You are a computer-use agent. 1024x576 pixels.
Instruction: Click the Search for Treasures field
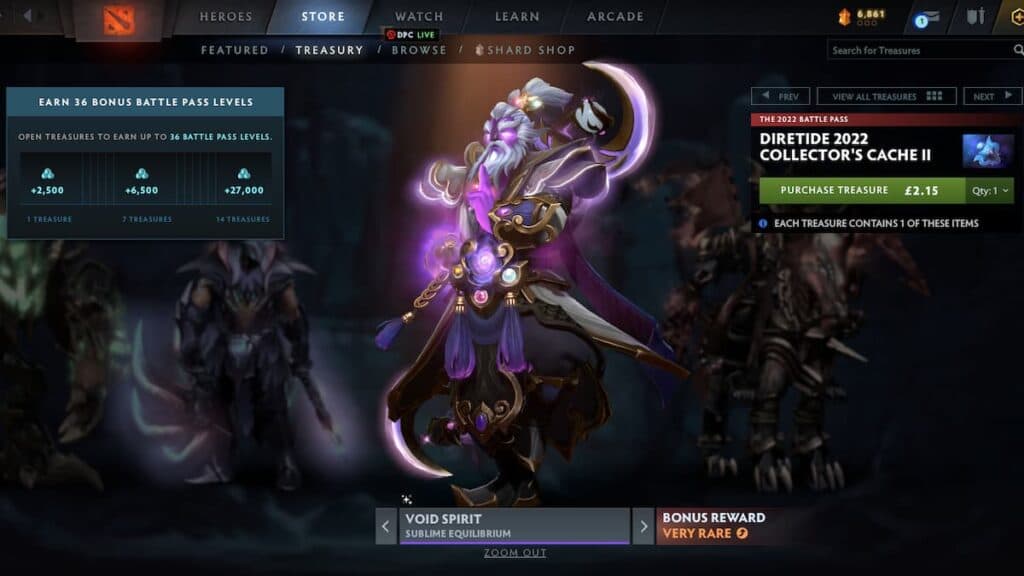point(918,50)
